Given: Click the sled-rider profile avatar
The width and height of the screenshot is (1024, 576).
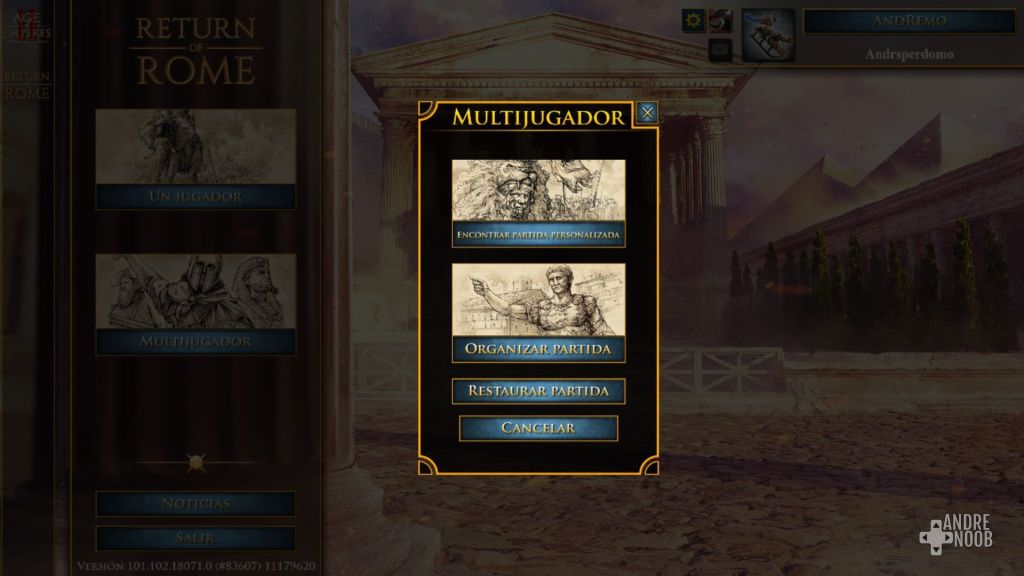Looking at the screenshot, I should [768, 36].
